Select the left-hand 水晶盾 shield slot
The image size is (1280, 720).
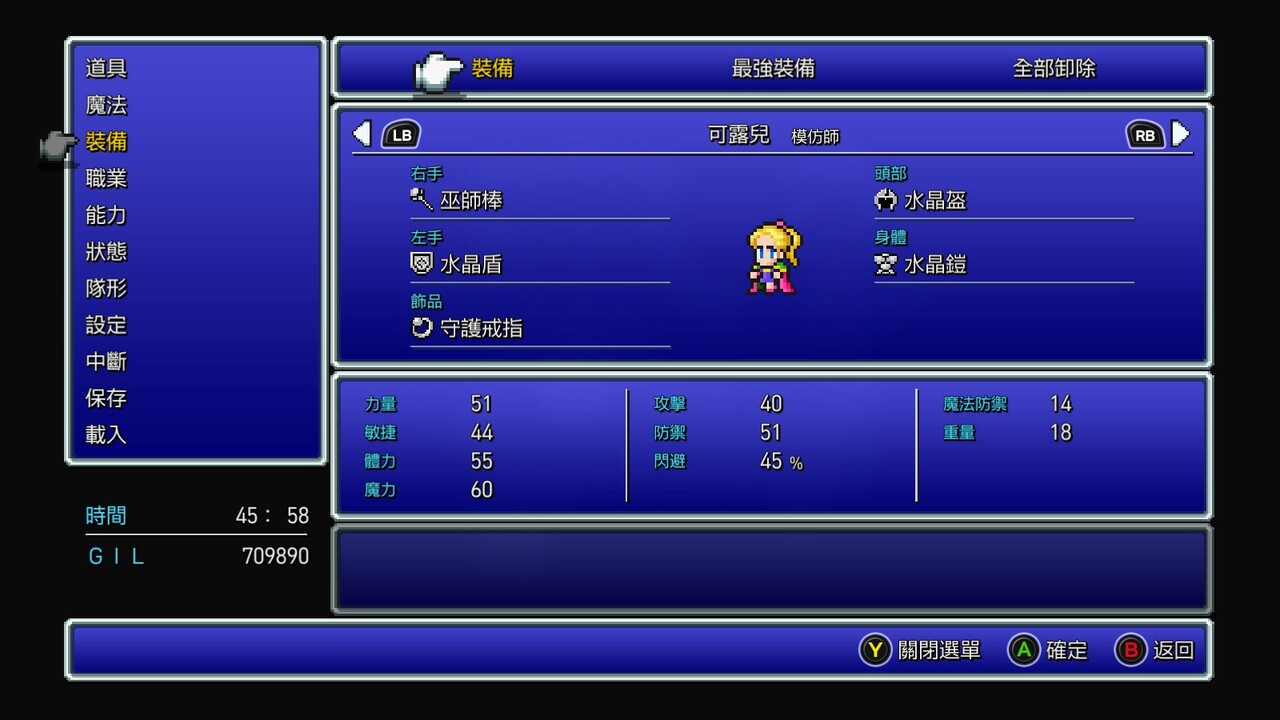point(471,264)
